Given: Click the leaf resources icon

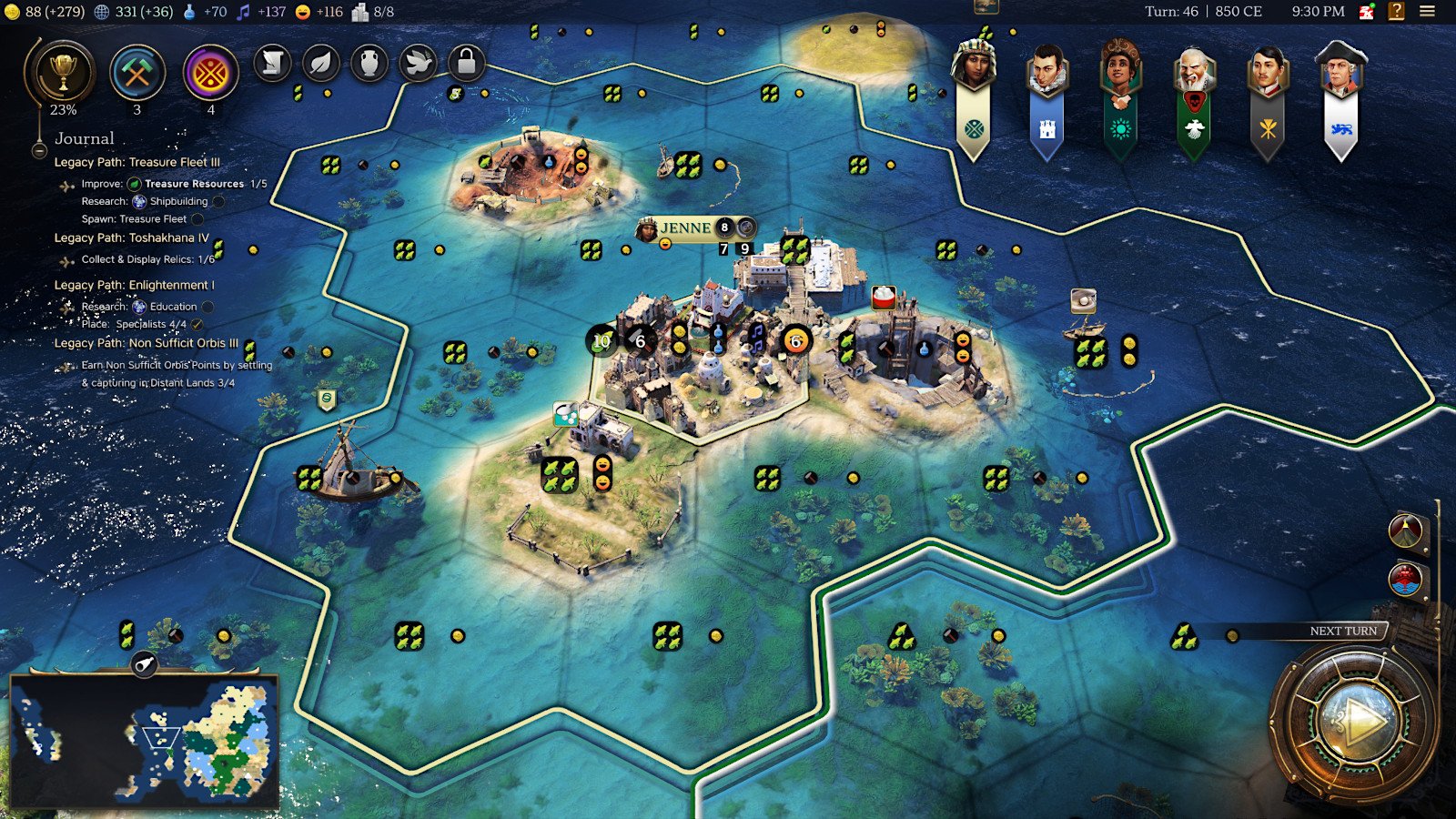Looking at the screenshot, I should click(x=320, y=63).
